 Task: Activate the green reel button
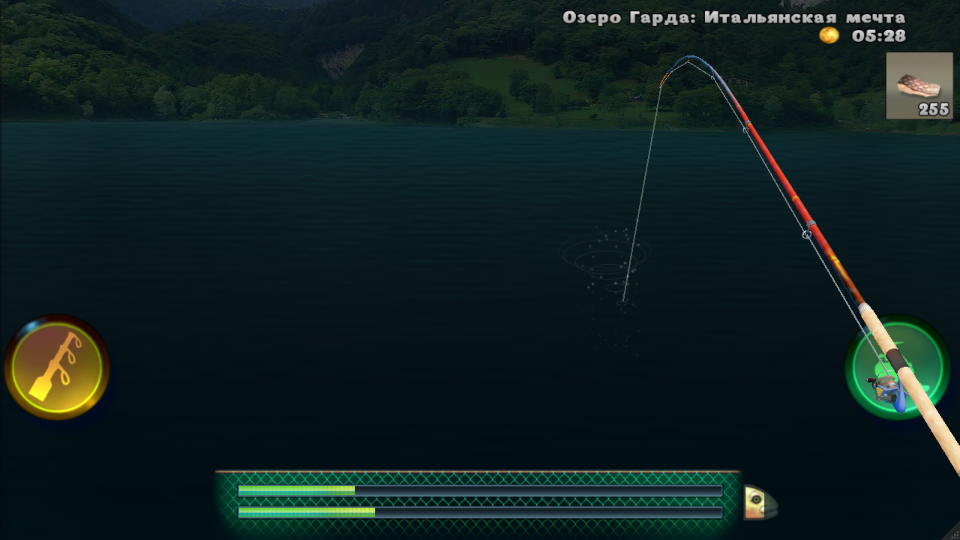[896, 368]
